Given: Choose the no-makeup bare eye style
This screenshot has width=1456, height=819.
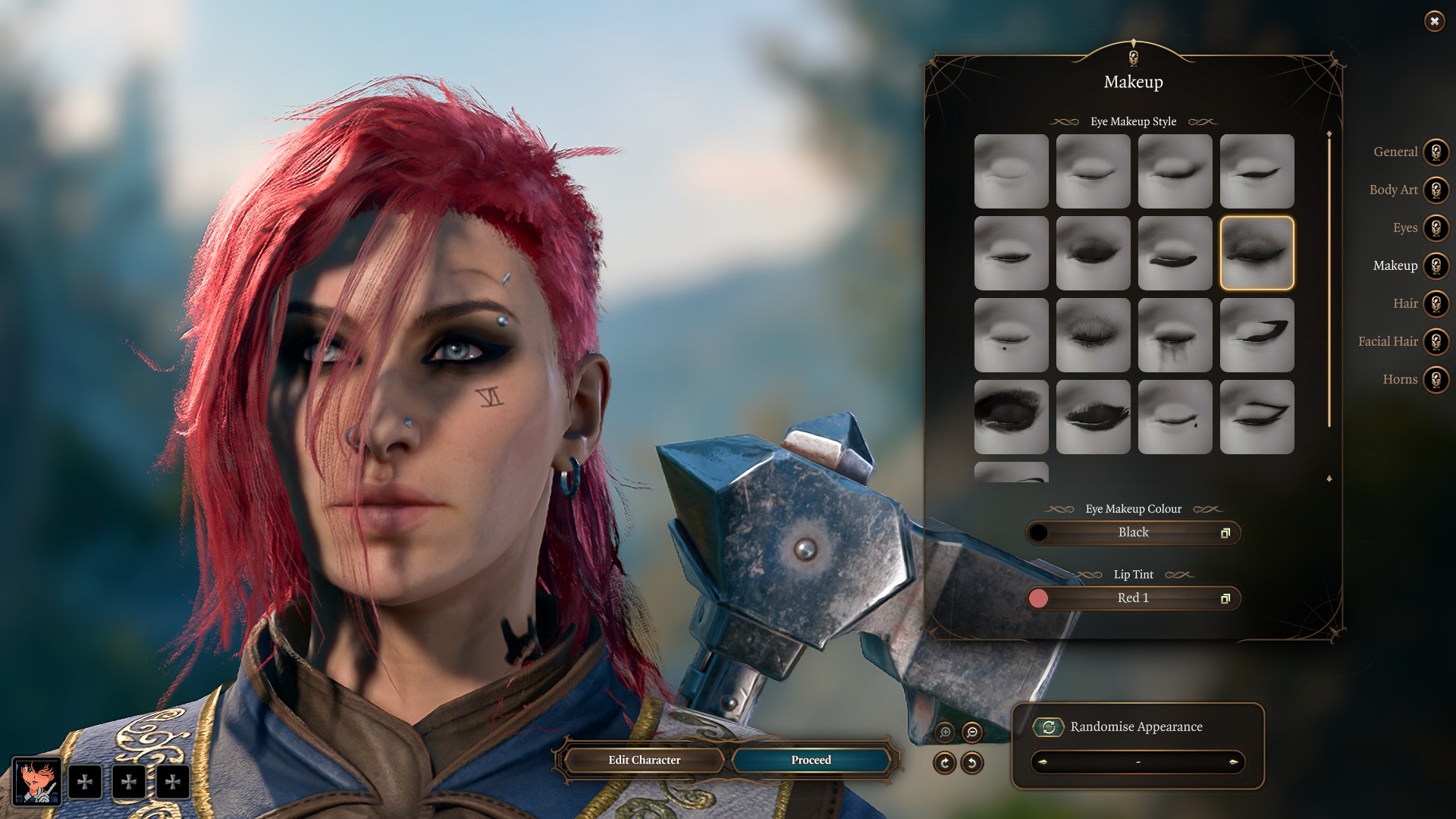Looking at the screenshot, I should 1011,171.
